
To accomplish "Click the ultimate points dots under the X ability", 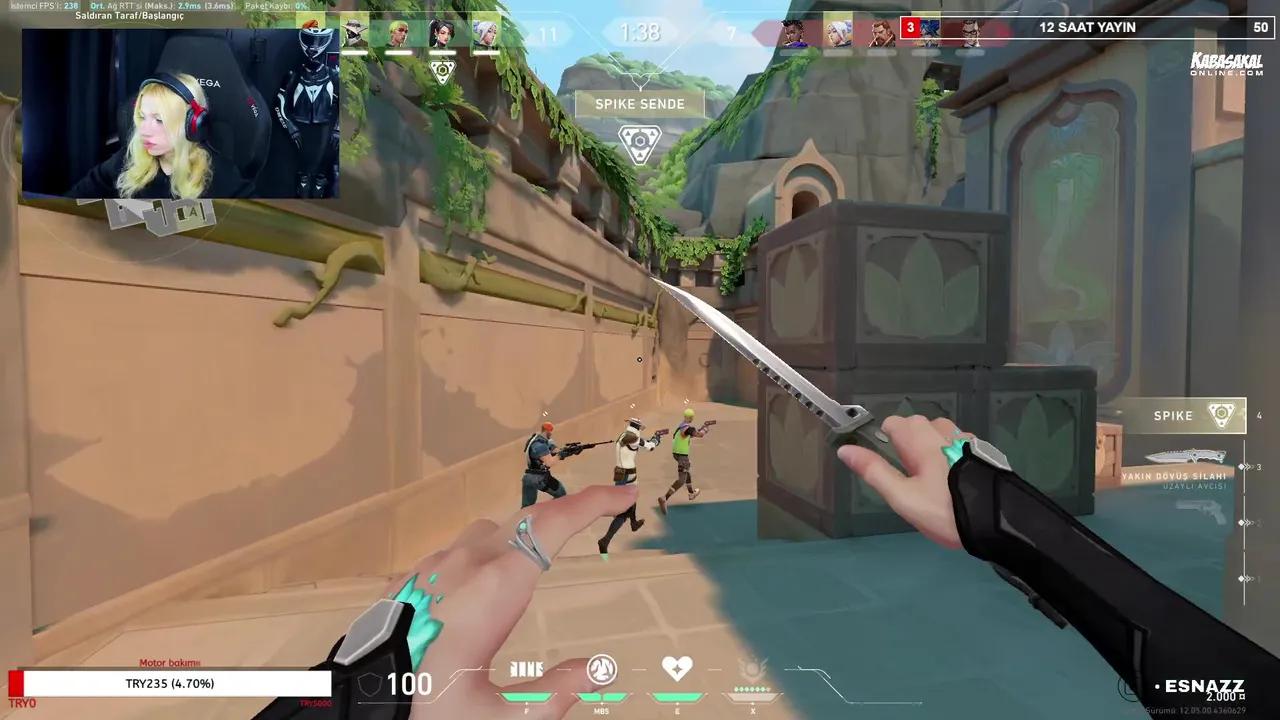I will point(753,689).
